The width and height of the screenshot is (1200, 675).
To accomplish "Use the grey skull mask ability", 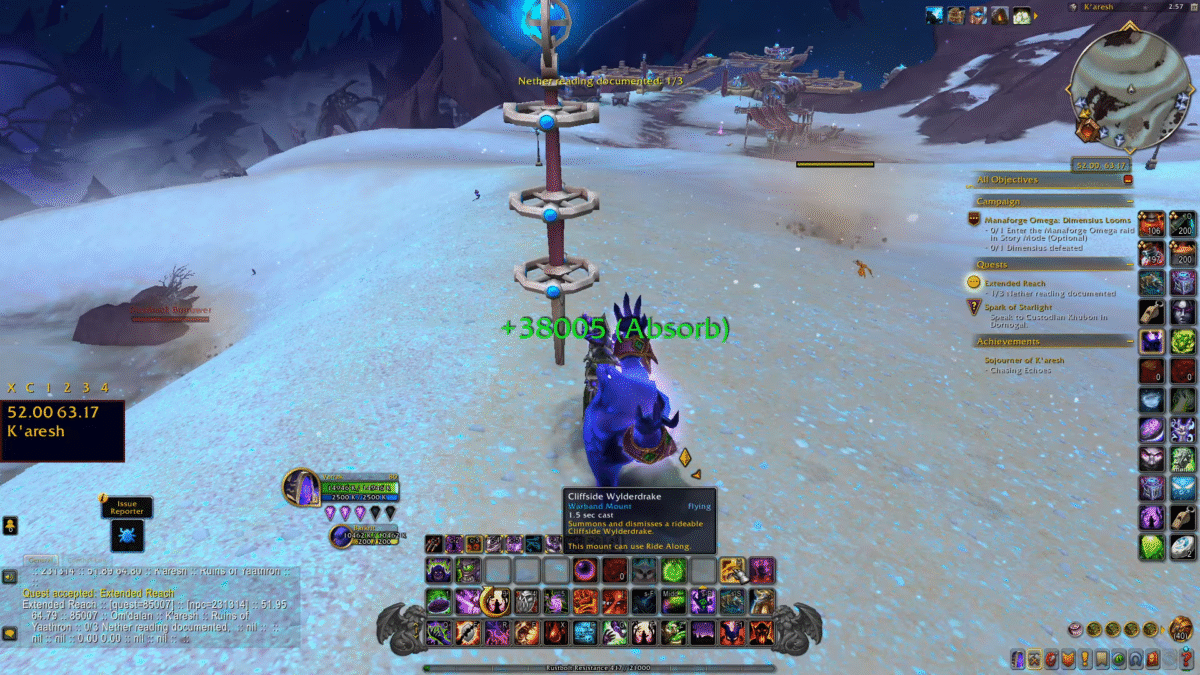I will tap(526, 601).
